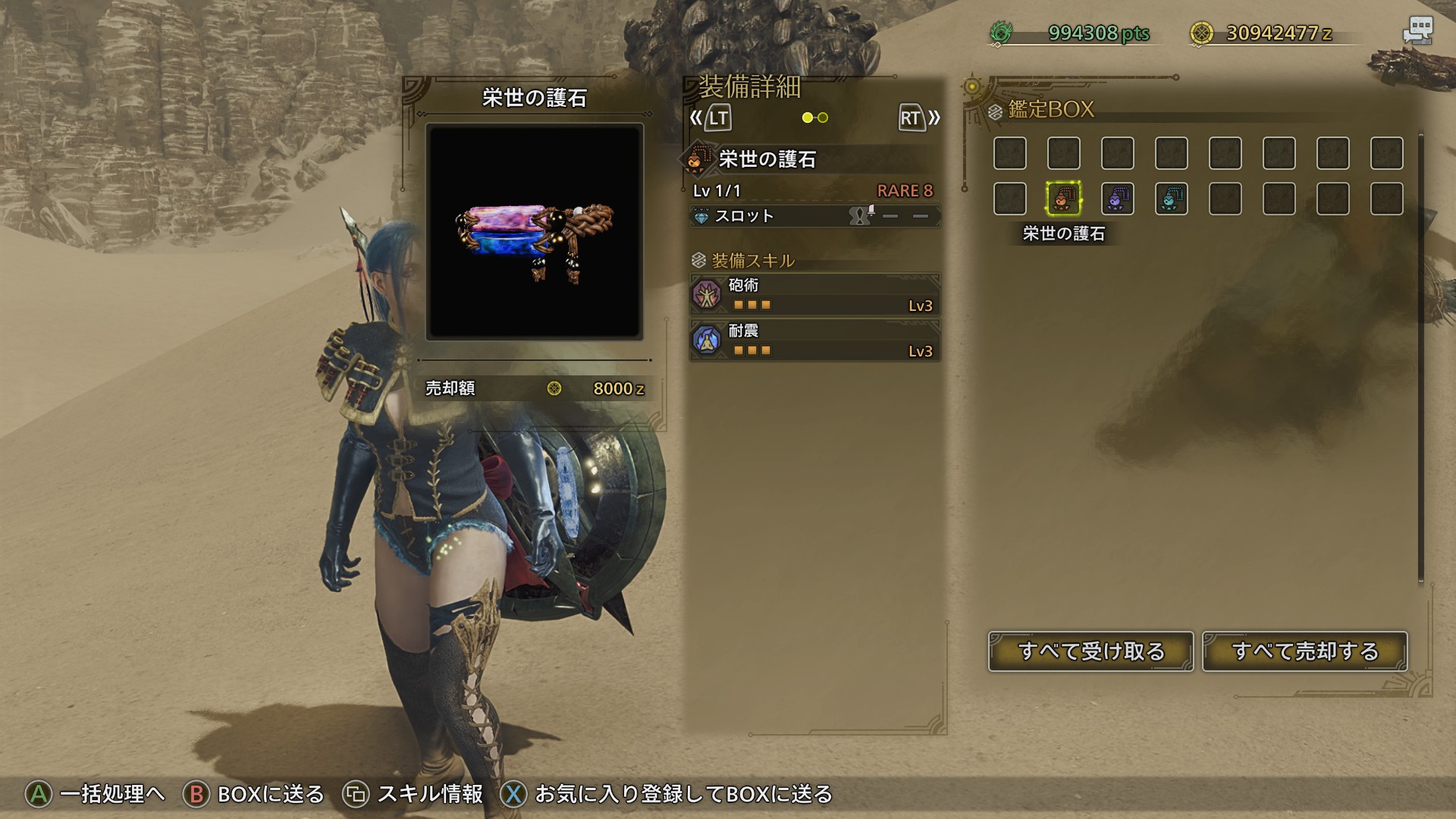Click the 栄世の護石 talisman preview image
1456x819 pixels.
535,231
